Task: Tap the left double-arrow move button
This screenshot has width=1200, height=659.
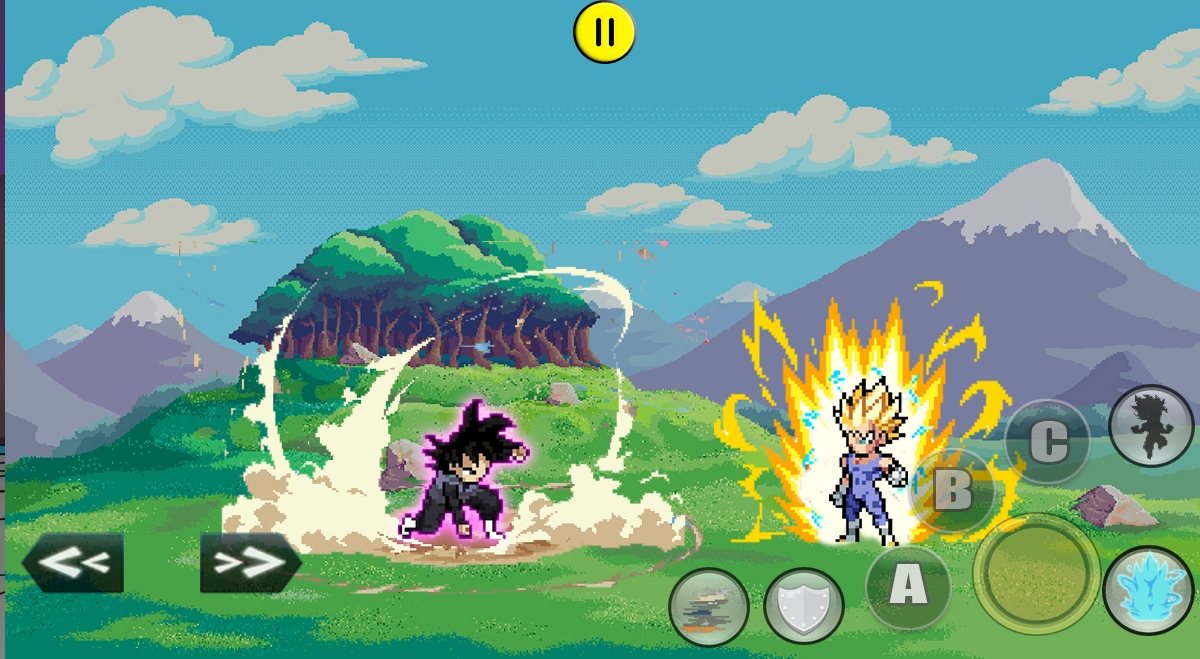Action: tap(73, 563)
